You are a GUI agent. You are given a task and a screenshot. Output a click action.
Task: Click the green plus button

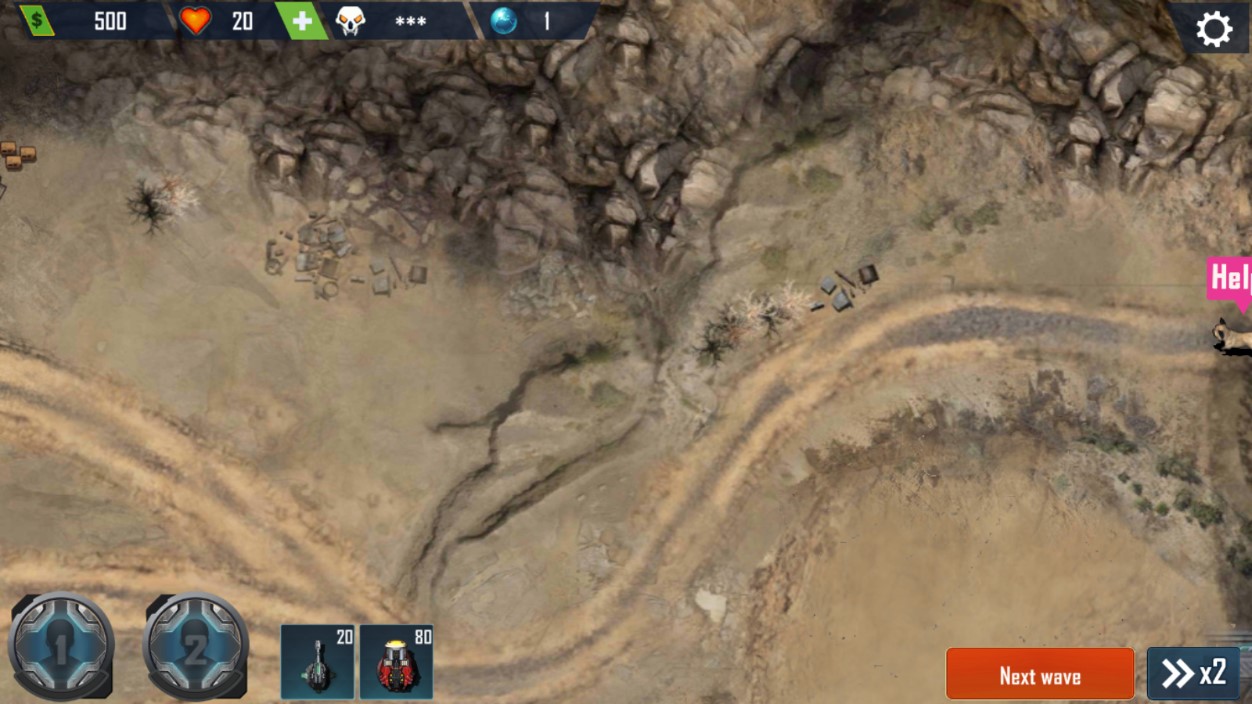pos(301,21)
